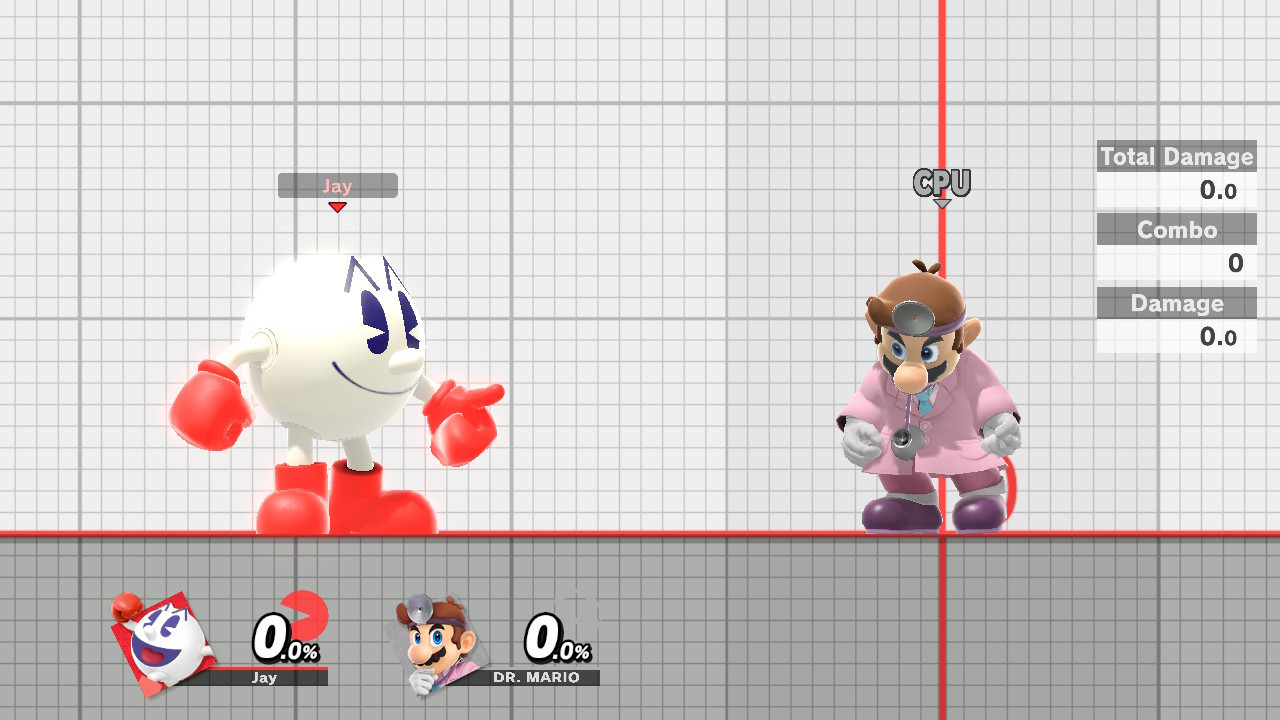This screenshot has height=720, width=1280.
Task: Click the Damage 0.0 value readout
Action: pyautogui.click(x=1218, y=337)
